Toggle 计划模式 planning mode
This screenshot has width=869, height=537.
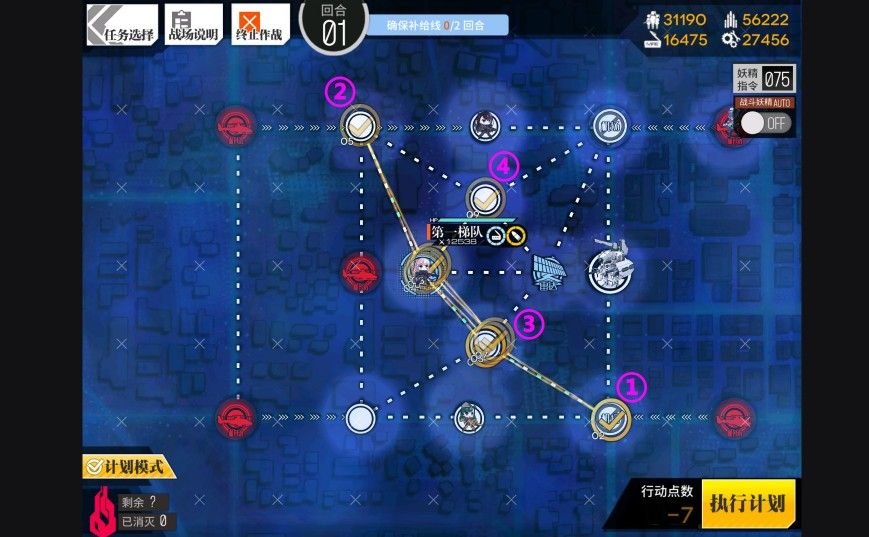(x=129, y=466)
